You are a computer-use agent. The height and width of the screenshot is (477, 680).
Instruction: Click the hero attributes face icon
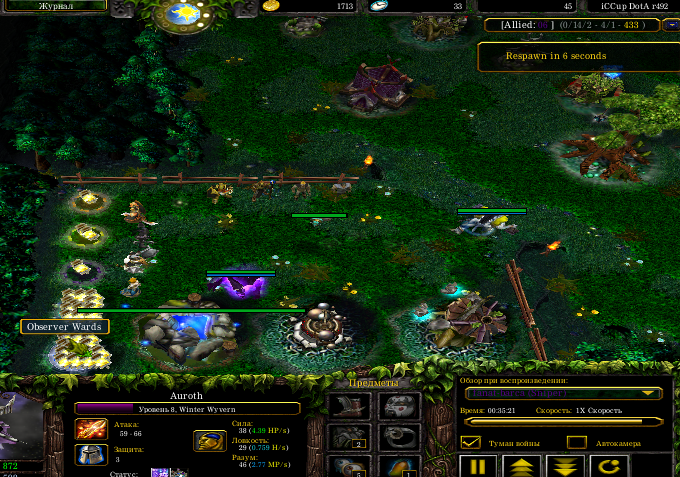coord(209,441)
